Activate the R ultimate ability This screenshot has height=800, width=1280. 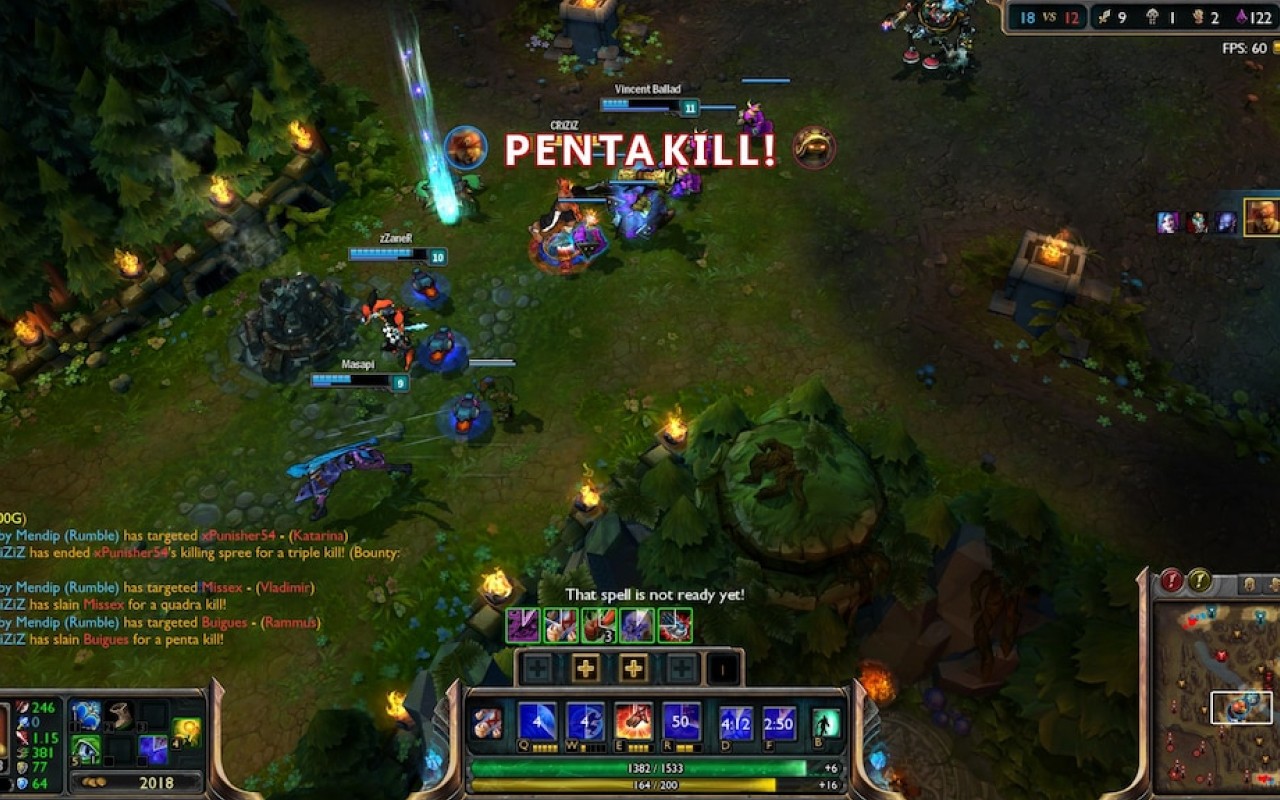tap(680, 722)
